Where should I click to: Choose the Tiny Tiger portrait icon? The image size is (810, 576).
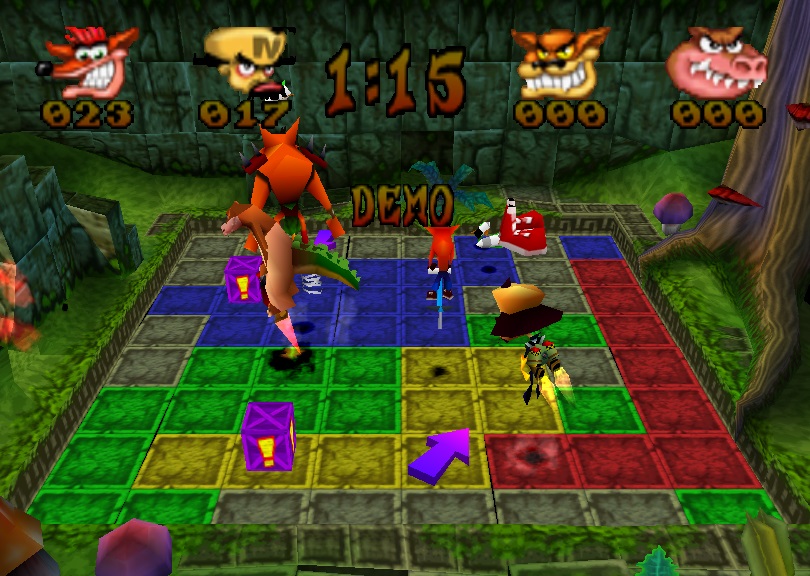(x=558, y=62)
